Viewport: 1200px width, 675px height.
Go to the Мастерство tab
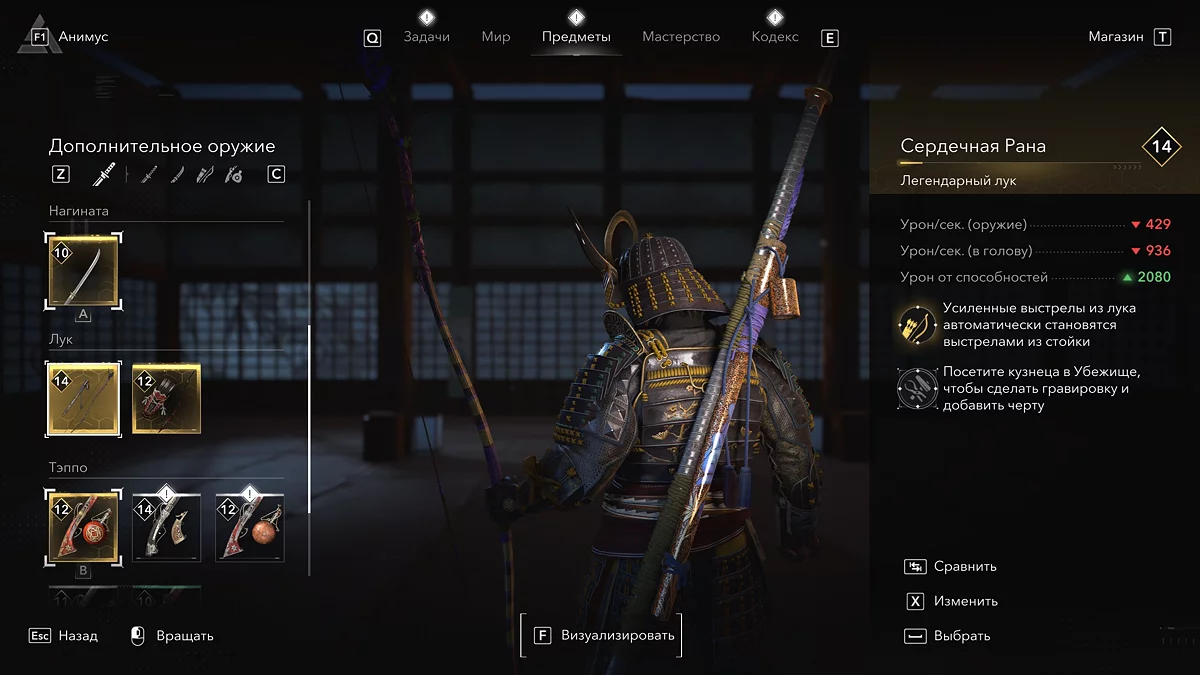(x=681, y=37)
